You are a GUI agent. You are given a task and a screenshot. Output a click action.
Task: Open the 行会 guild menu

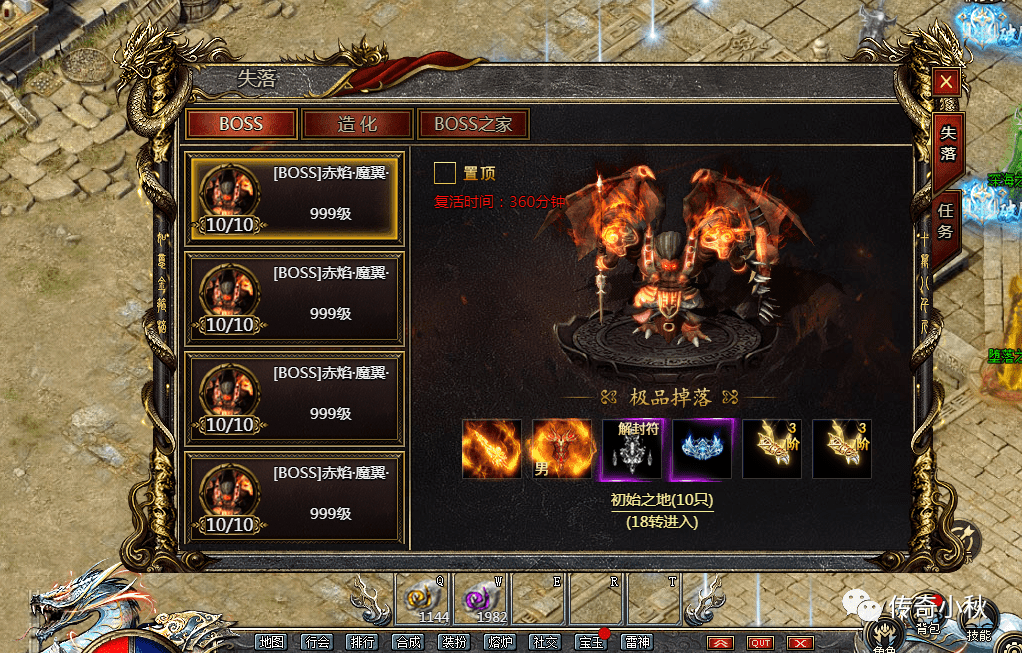tap(317, 642)
